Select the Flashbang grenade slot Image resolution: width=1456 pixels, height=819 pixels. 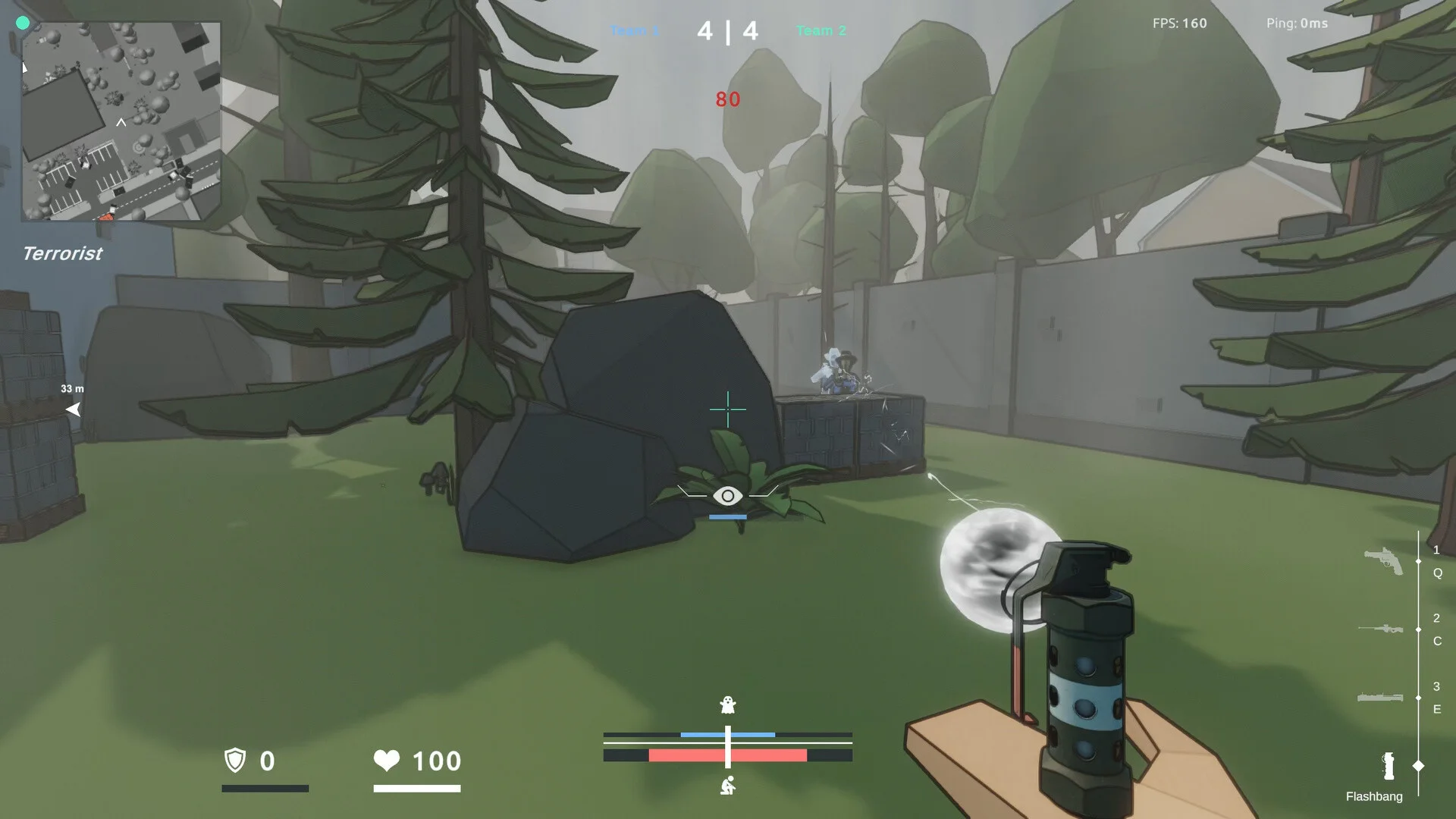point(1389,767)
